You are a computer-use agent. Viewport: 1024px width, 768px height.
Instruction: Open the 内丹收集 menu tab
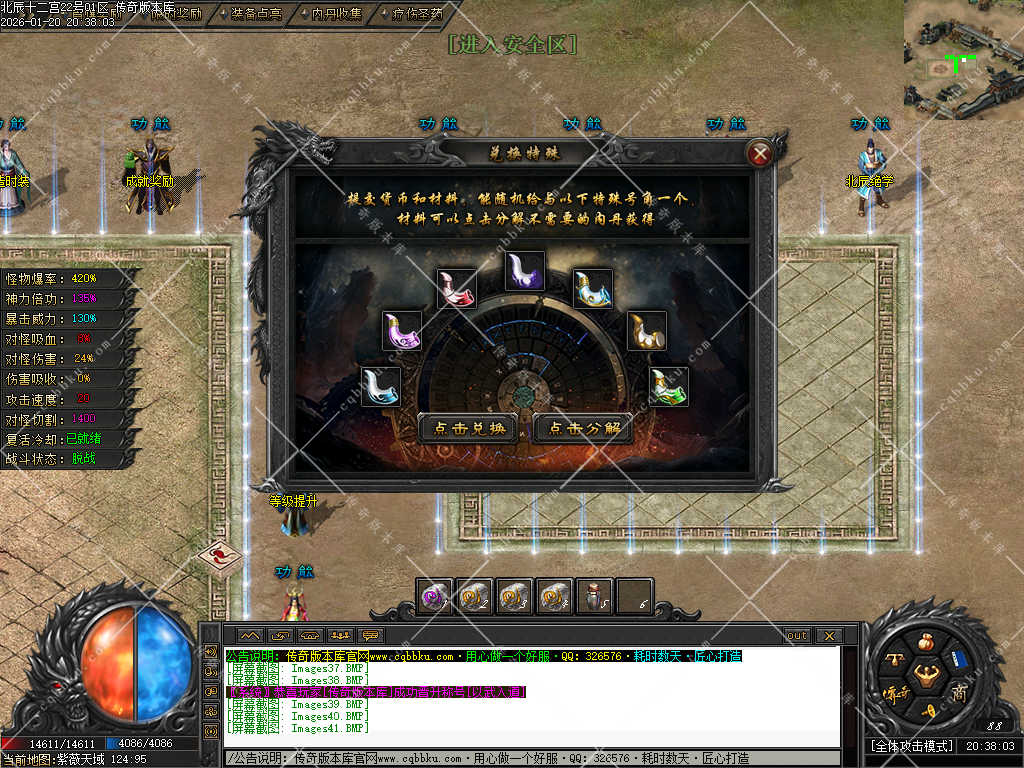[x=336, y=14]
